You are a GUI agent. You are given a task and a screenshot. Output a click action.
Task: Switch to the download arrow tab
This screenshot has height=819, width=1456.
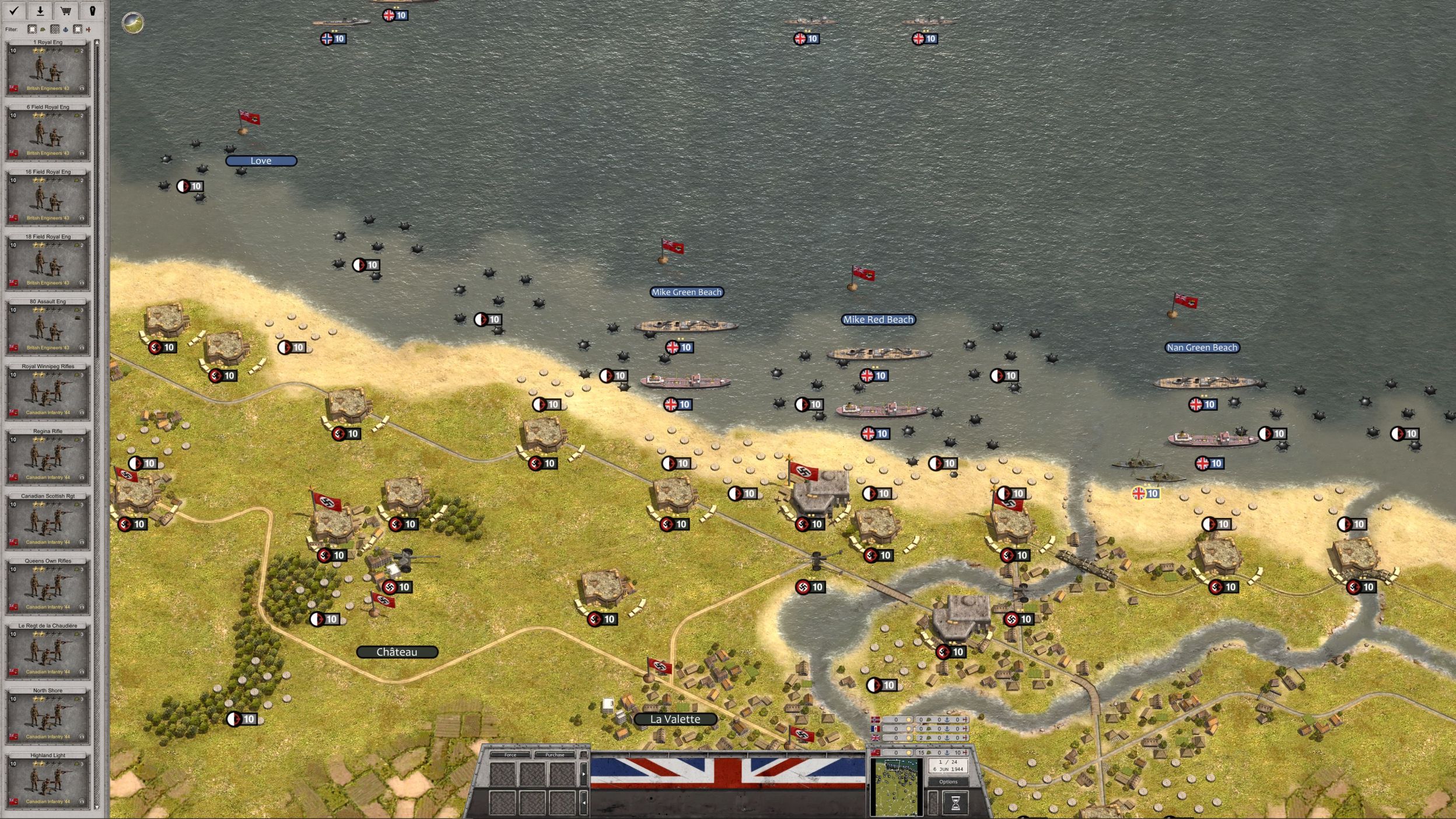40,10
